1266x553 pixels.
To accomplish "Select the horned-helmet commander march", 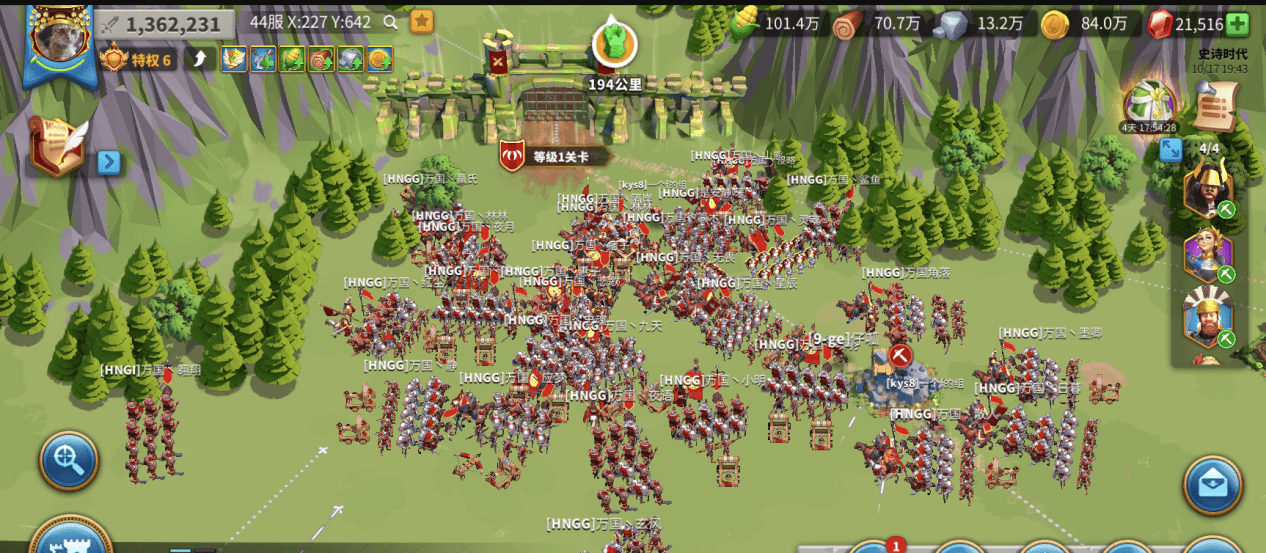I will (x=1208, y=186).
